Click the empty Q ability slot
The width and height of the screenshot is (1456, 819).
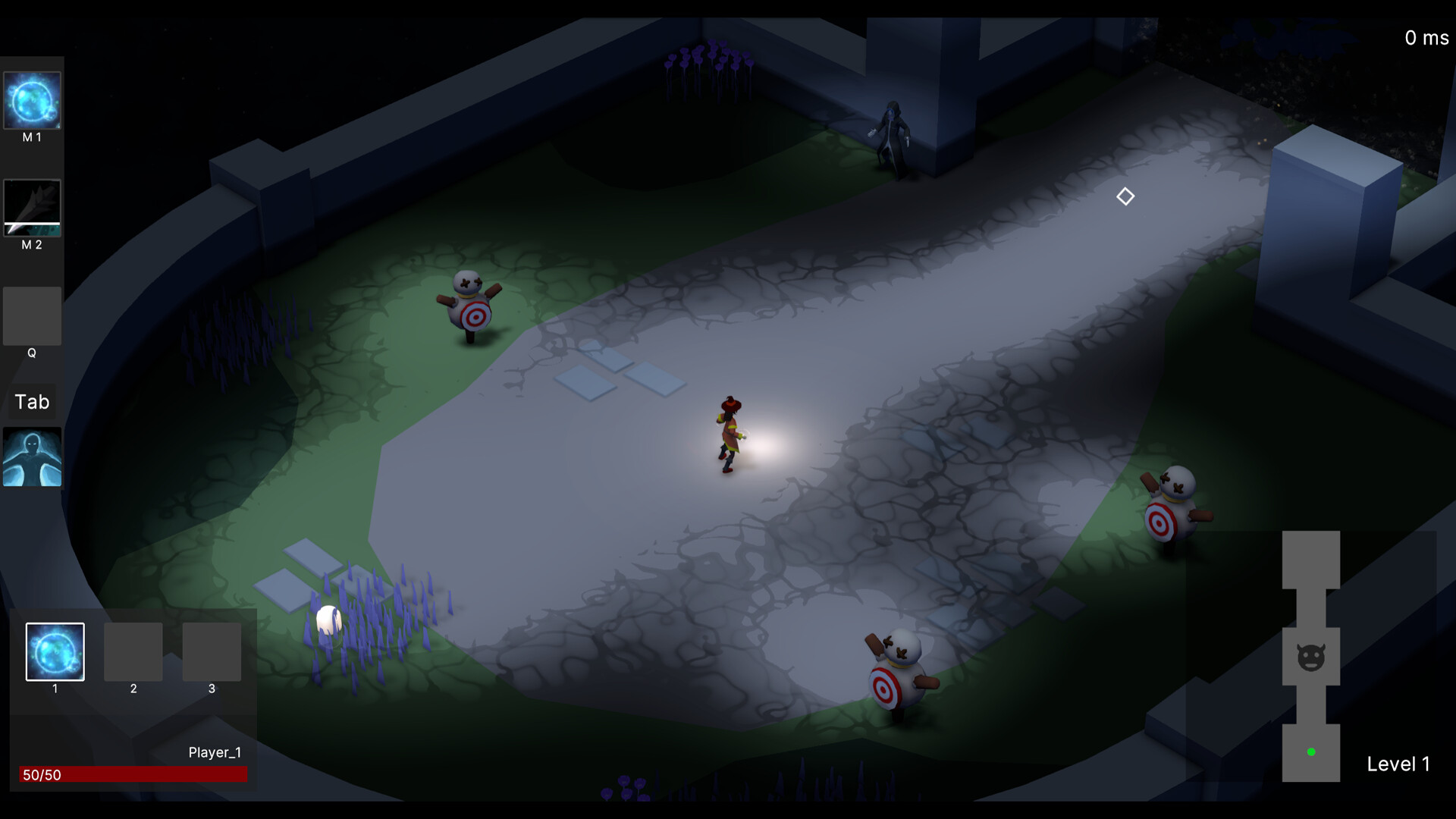point(32,316)
